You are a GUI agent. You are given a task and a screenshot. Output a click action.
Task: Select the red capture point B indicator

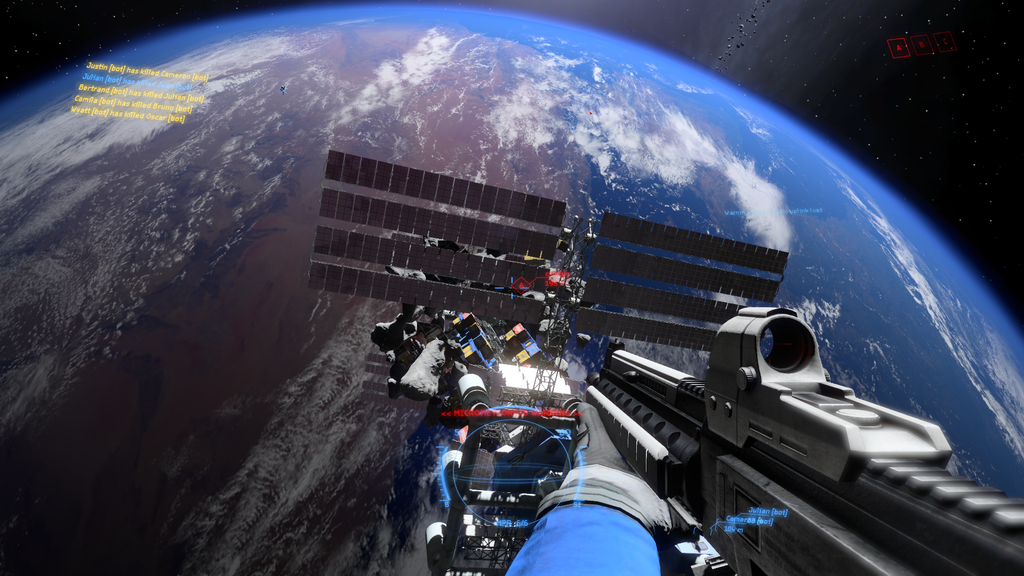922,44
